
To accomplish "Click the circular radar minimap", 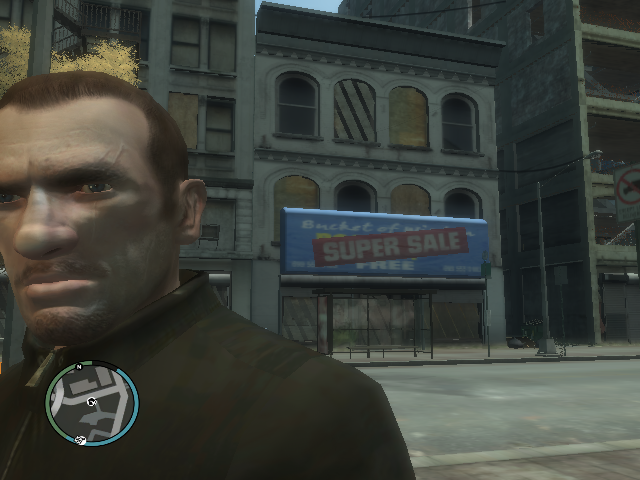I will (x=91, y=402).
